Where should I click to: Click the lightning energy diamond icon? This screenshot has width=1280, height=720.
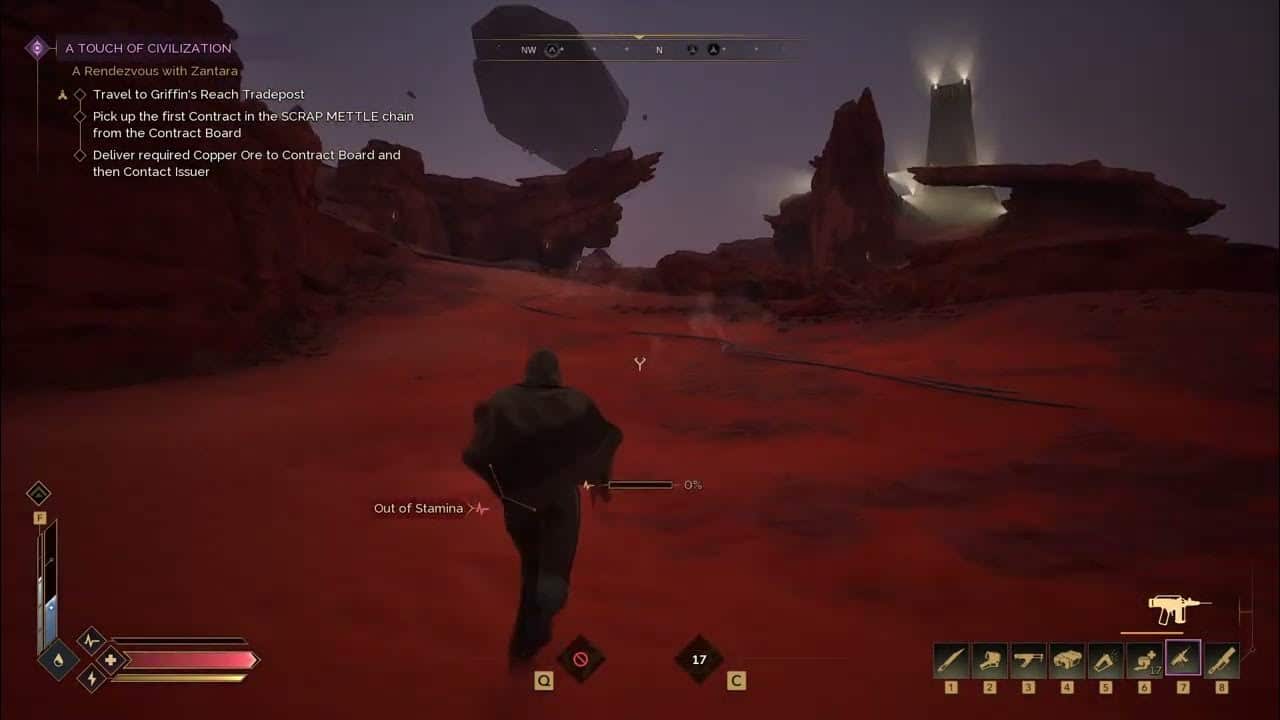pyautogui.click(x=92, y=680)
